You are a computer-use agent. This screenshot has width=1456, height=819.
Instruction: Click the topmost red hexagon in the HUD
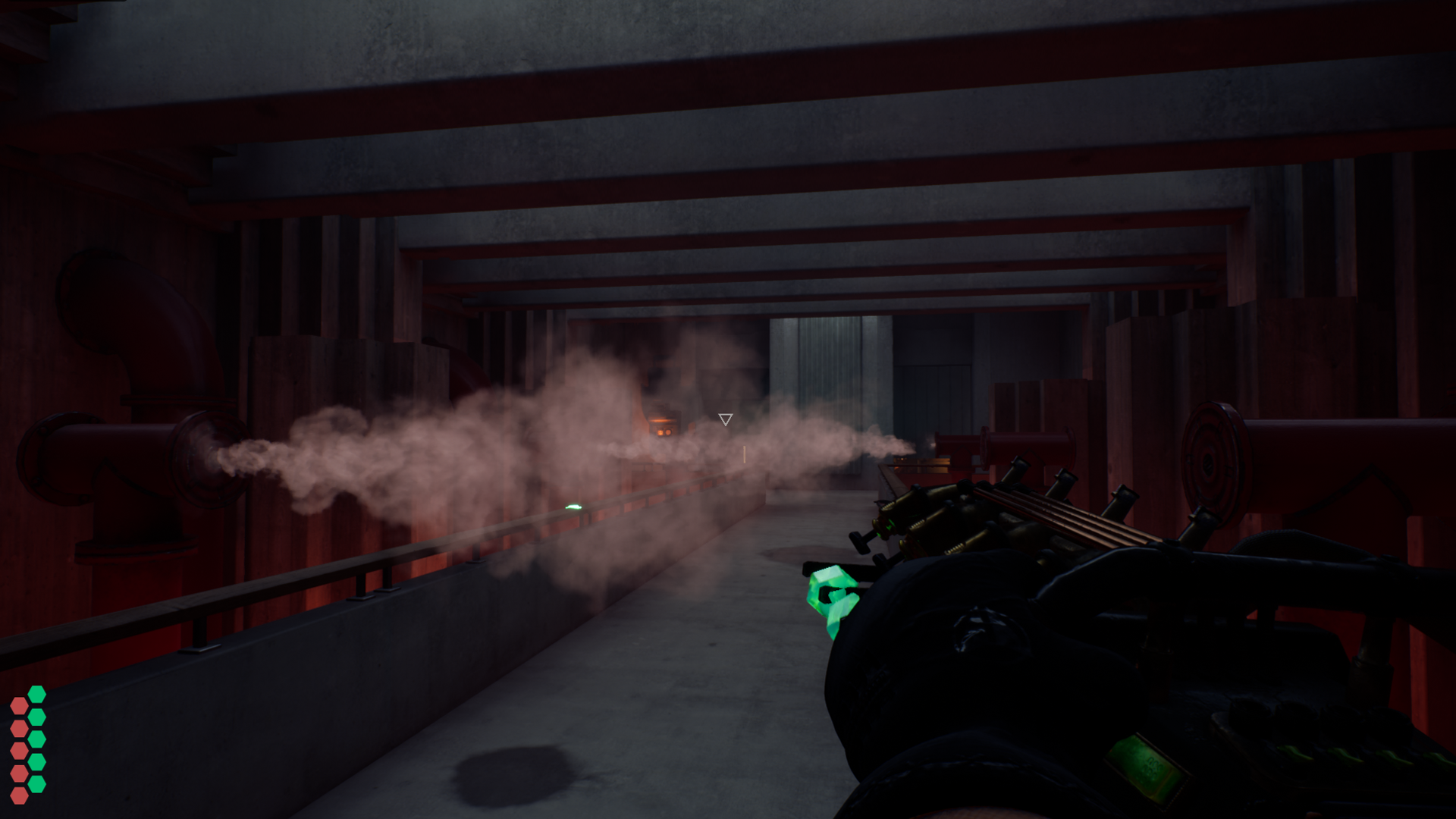pyautogui.click(x=20, y=705)
